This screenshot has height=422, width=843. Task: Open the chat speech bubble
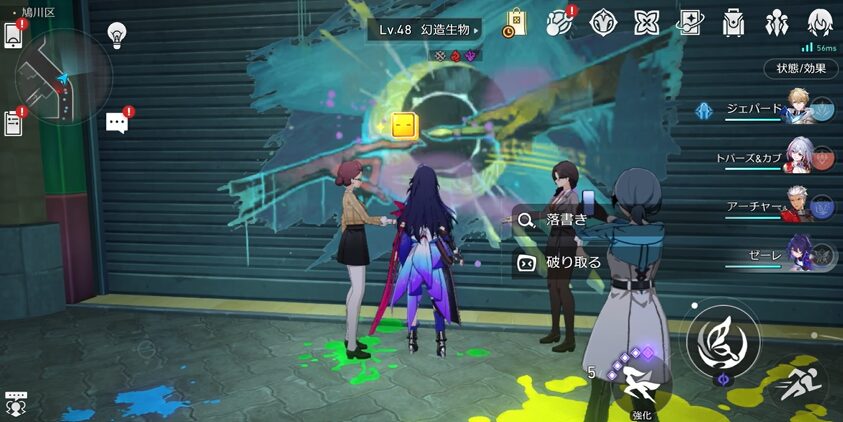tap(117, 122)
